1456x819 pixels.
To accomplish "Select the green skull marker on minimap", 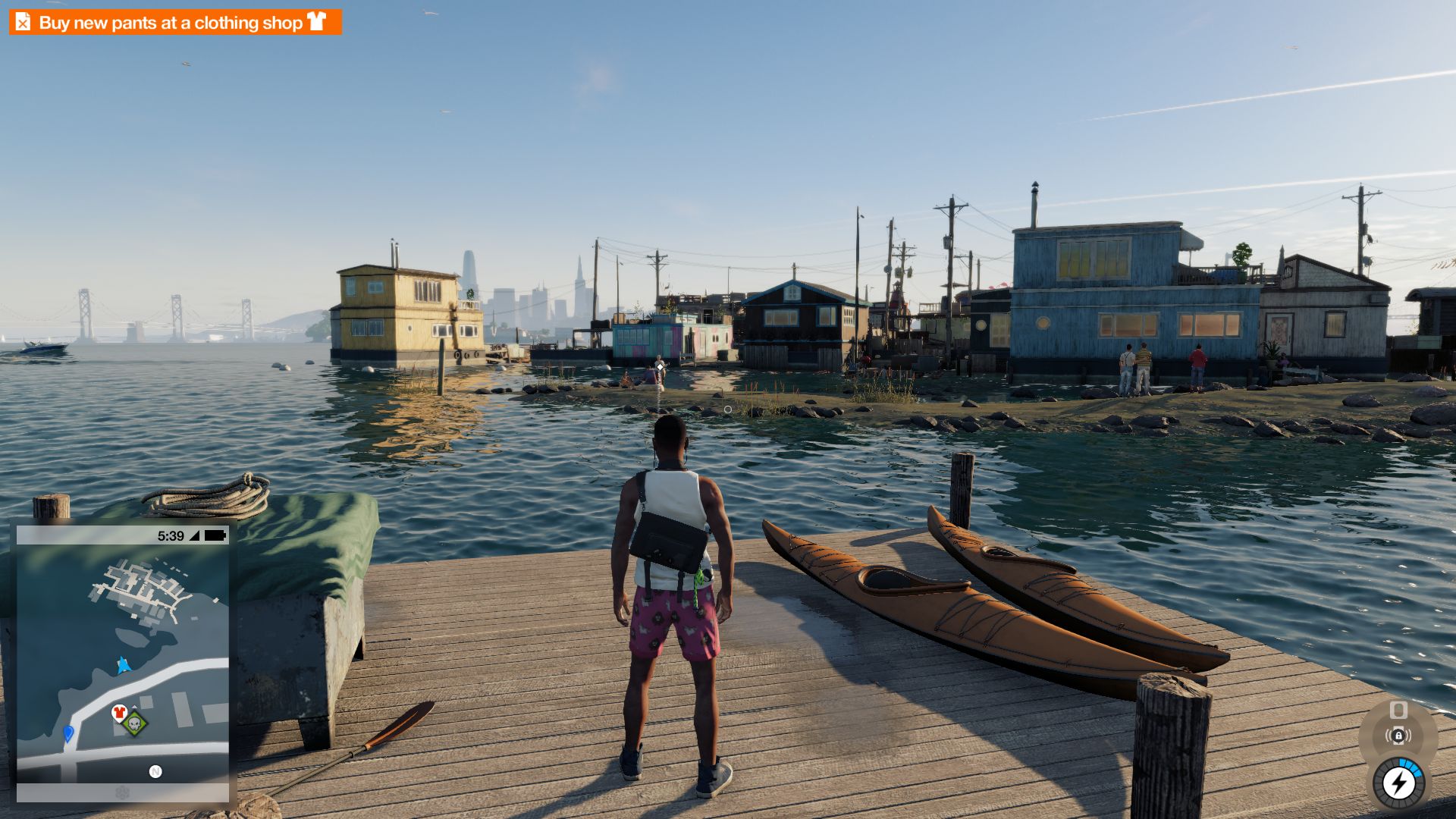I will pyautogui.click(x=135, y=724).
